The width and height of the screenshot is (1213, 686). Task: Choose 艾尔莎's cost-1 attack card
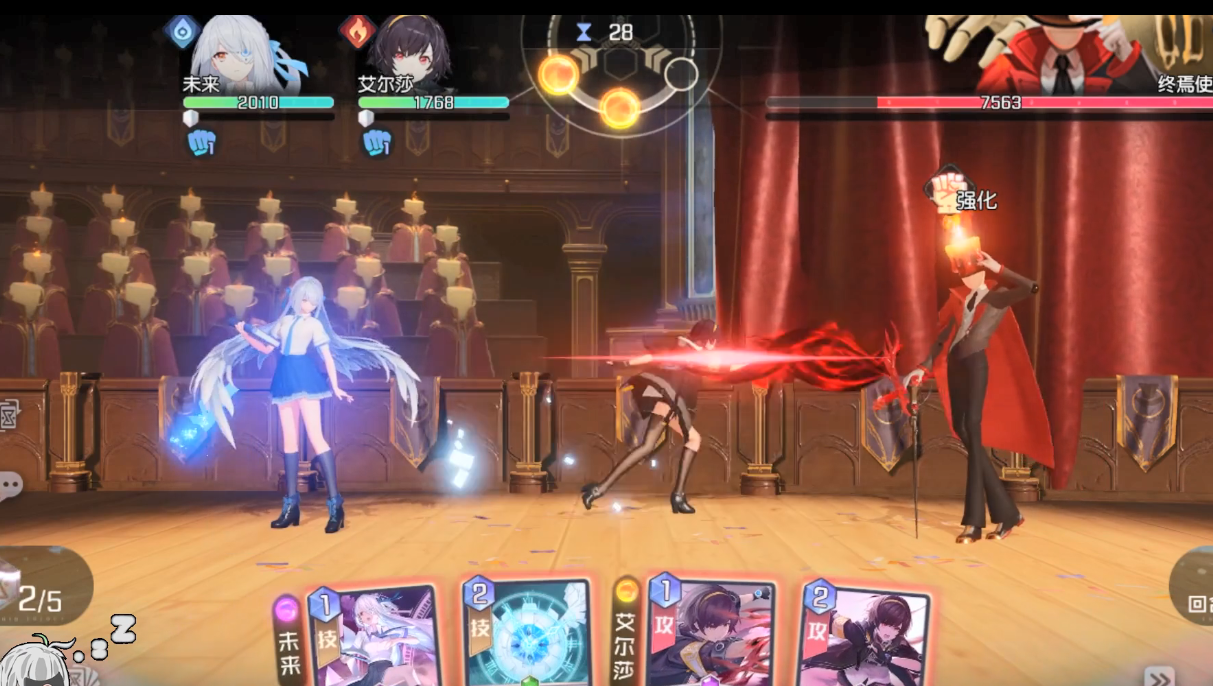709,634
